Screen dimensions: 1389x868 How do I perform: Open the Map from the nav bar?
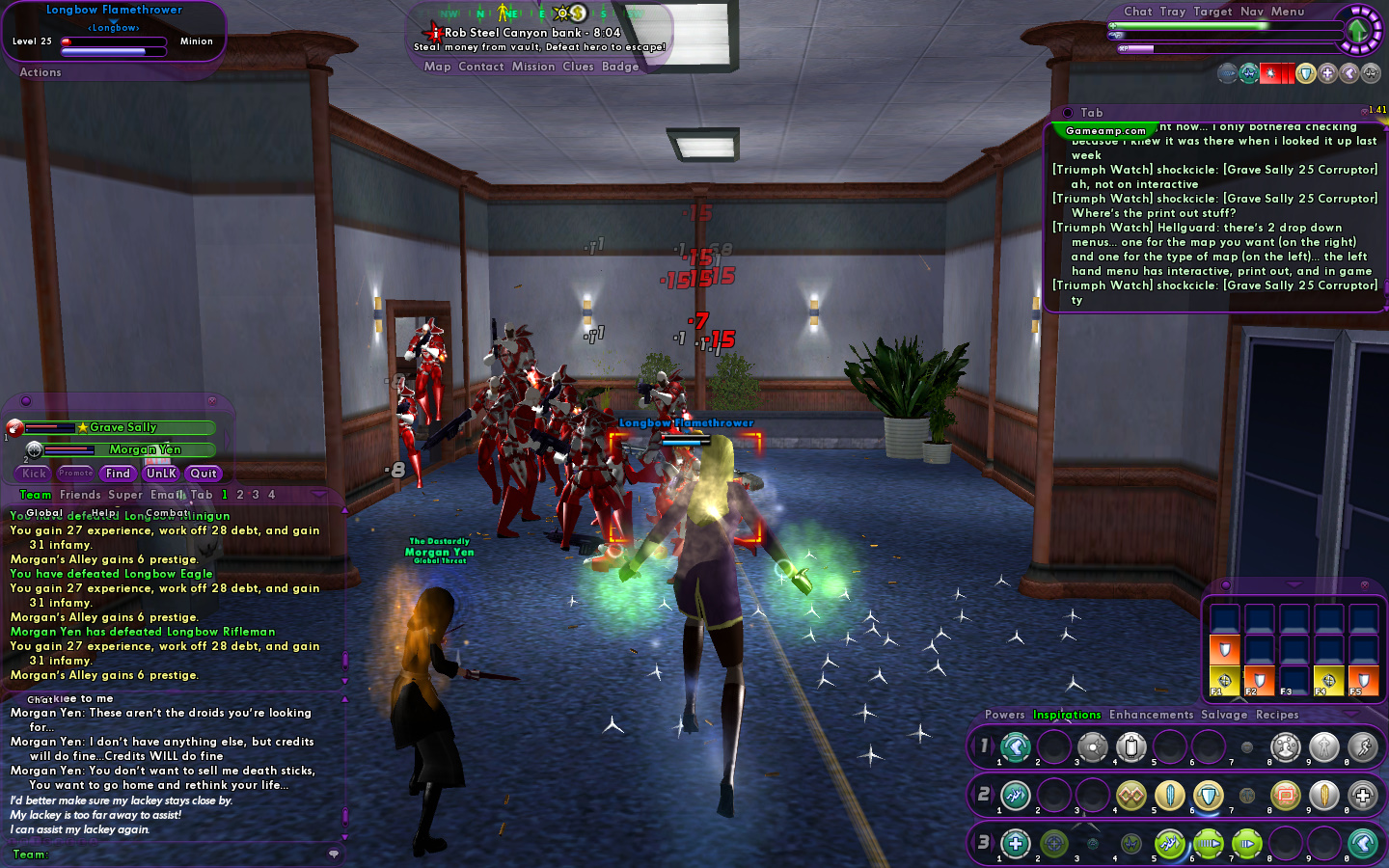(437, 67)
